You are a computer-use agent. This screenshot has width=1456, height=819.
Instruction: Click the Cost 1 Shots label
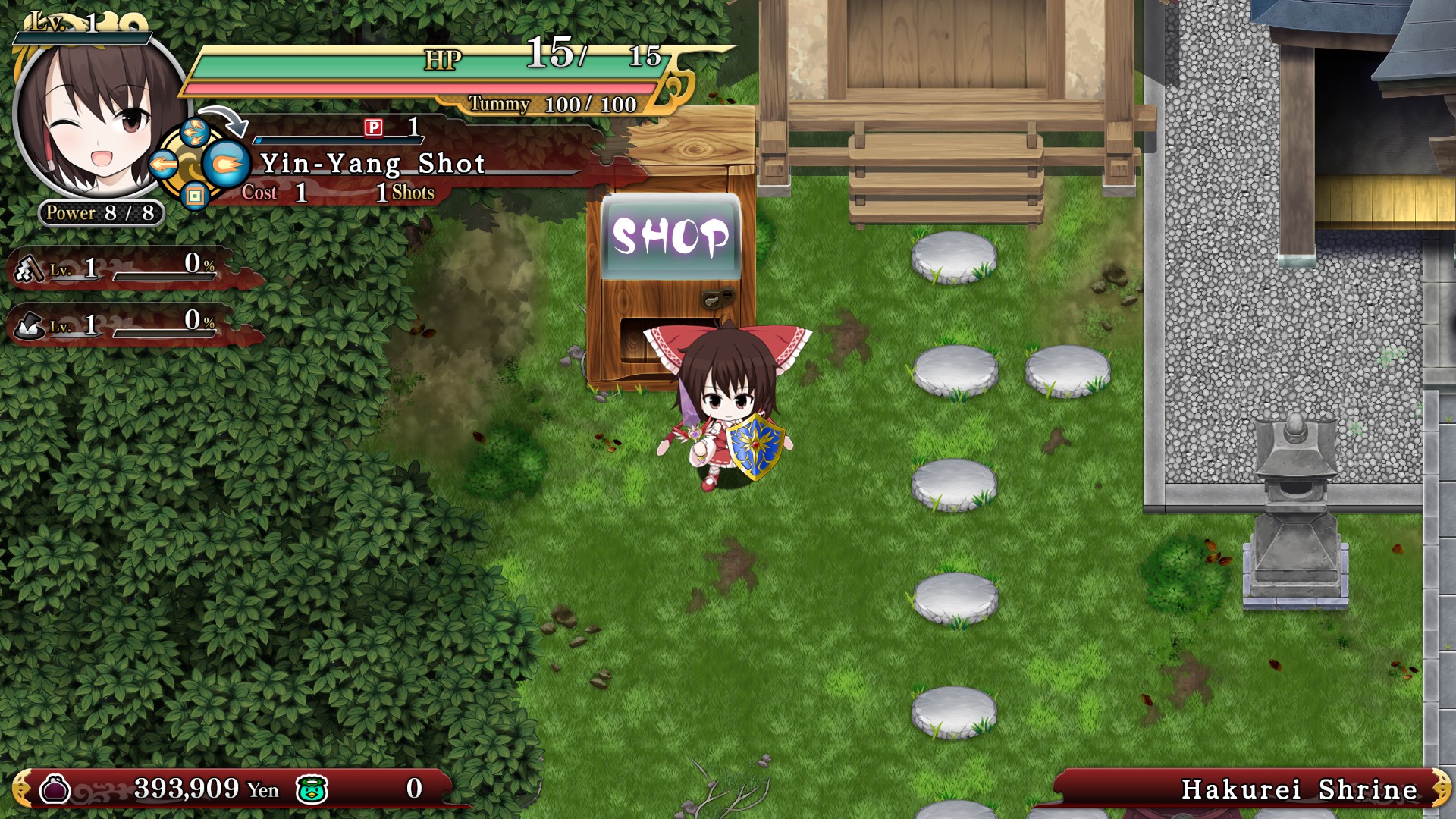click(334, 193)
